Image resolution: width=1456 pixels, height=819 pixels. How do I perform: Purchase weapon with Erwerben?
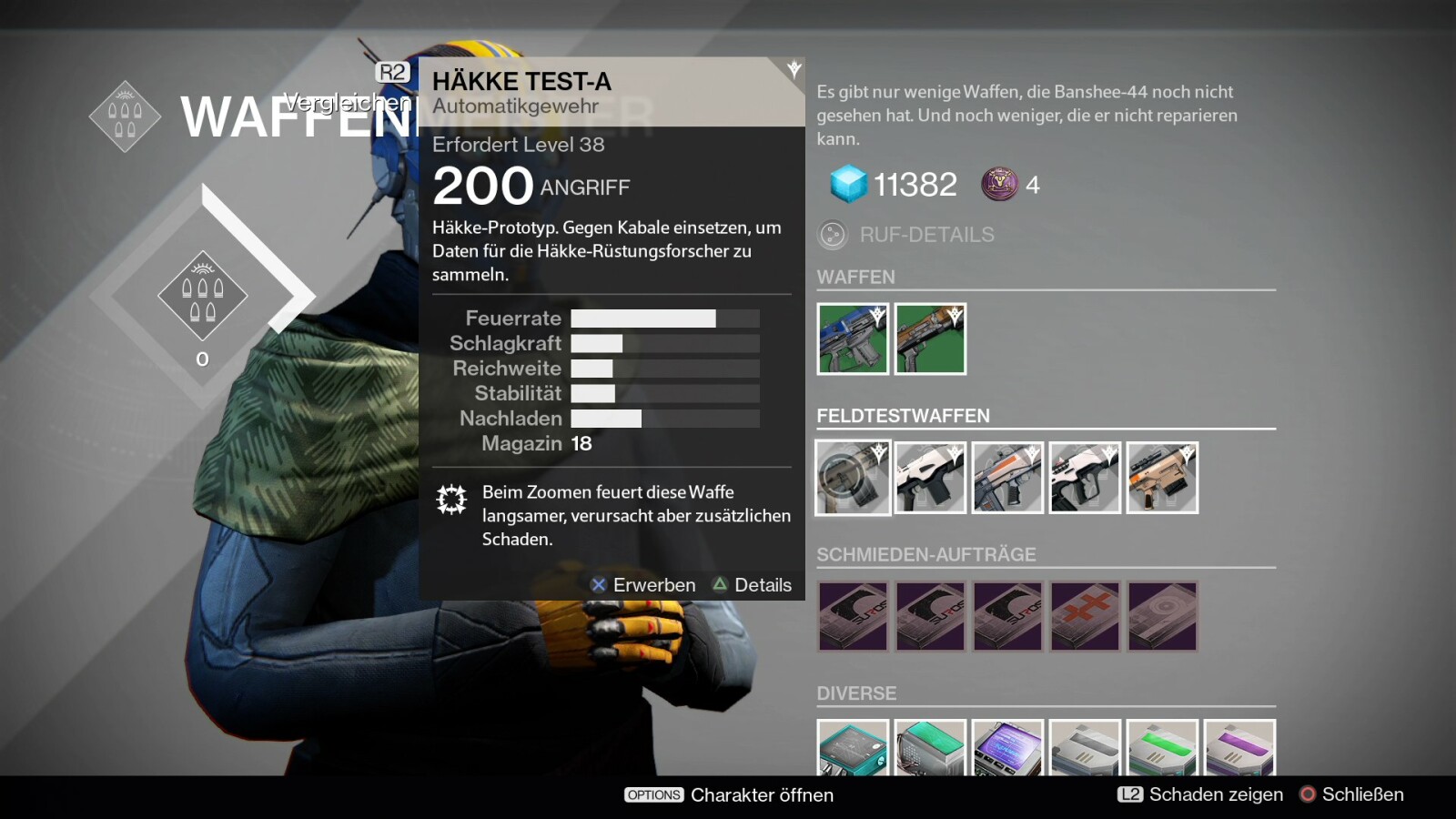pyautogui.click(x=643, y=585)
